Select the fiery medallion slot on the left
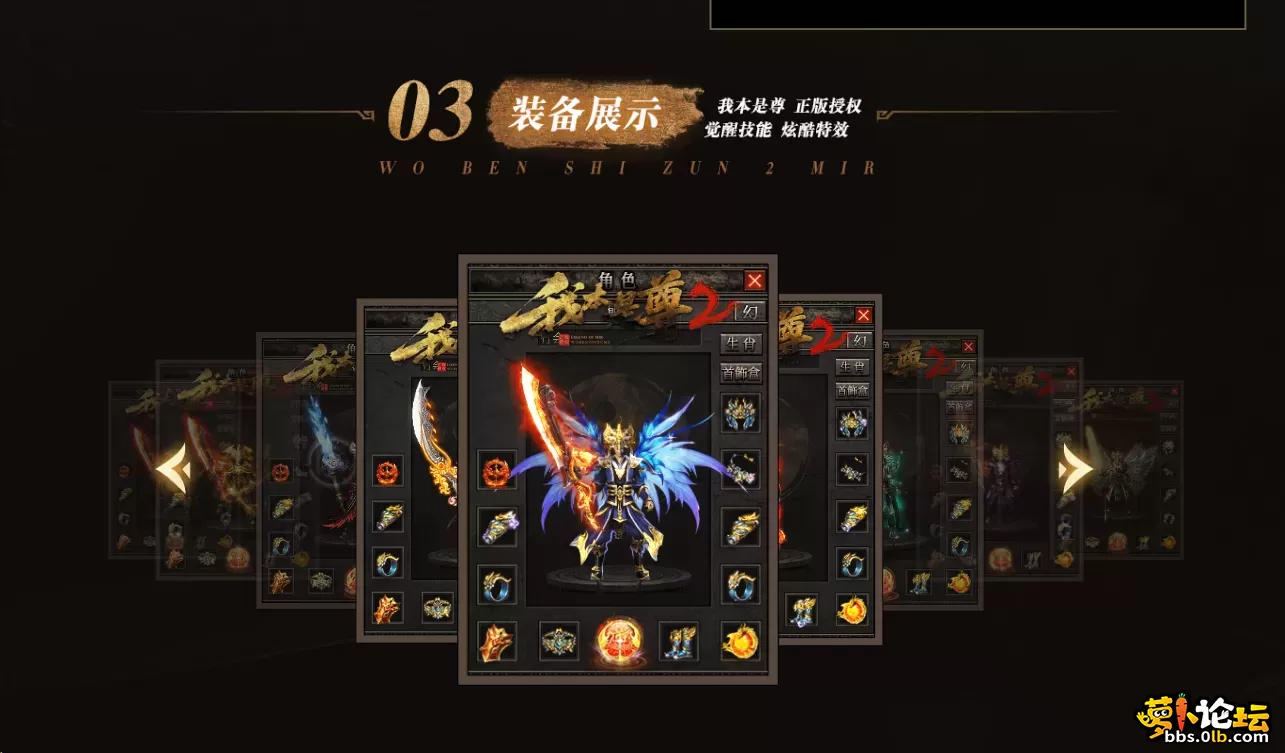This screenshot has height=753, width=1285. tap(498, 468)
